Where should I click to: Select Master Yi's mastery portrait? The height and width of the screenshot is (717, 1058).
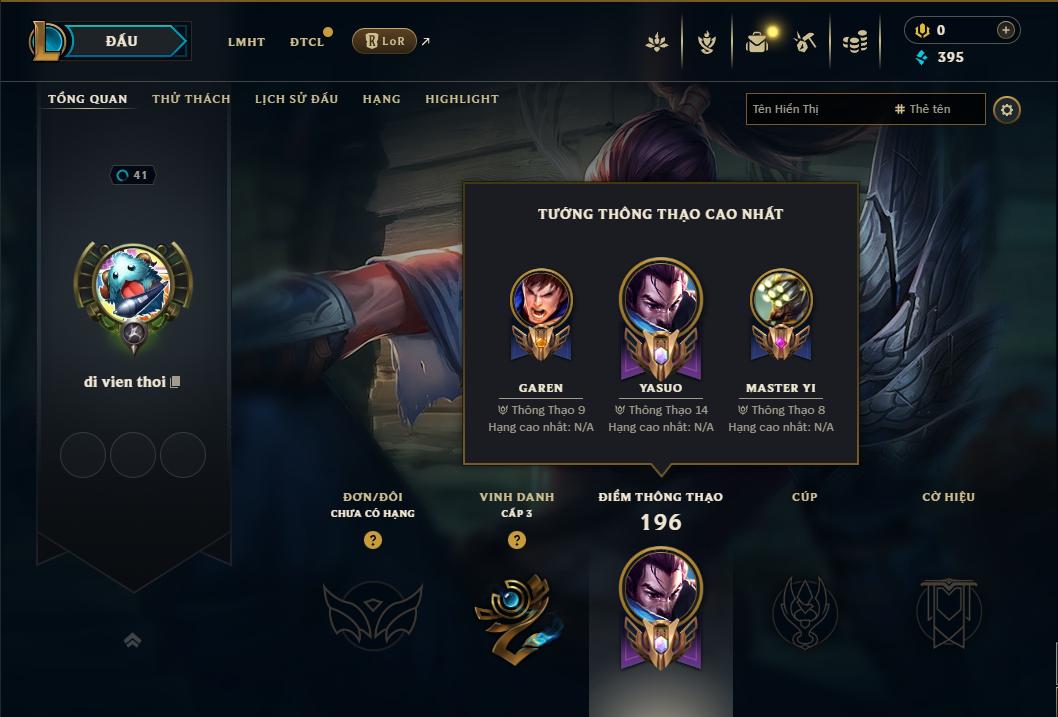(x=781, y=298)
